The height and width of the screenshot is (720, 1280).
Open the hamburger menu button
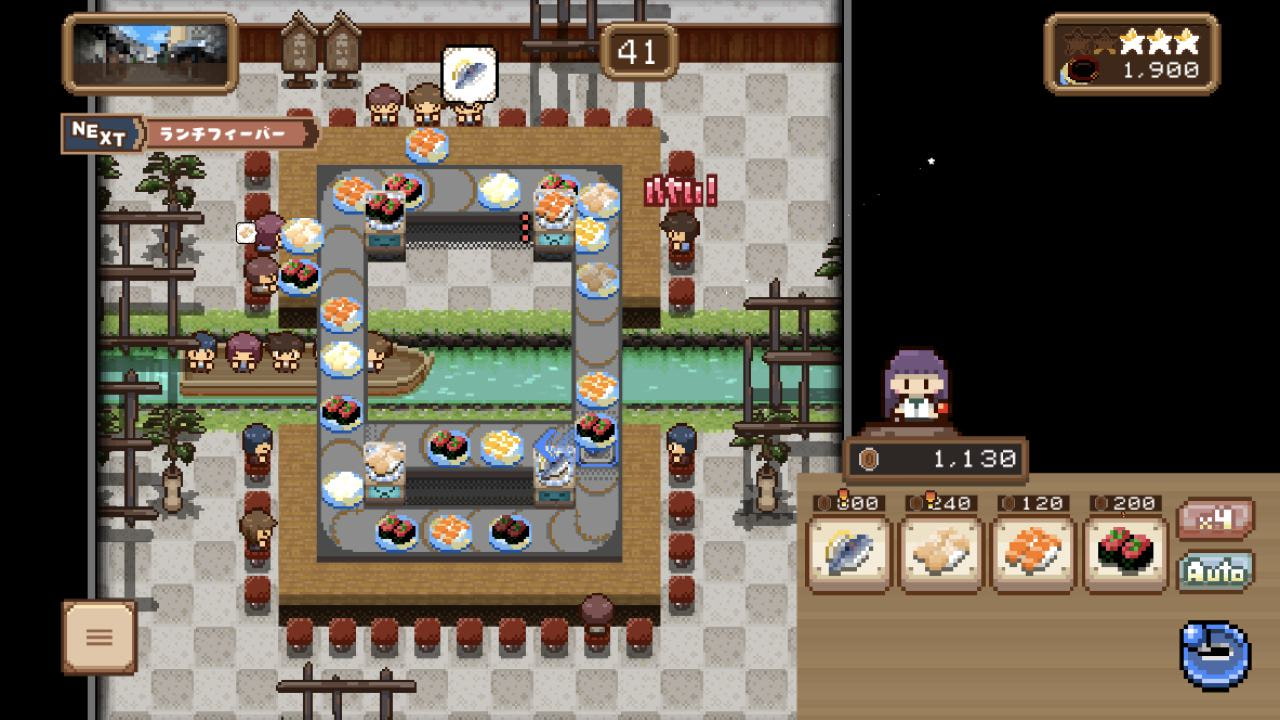[x=99, y=637]
